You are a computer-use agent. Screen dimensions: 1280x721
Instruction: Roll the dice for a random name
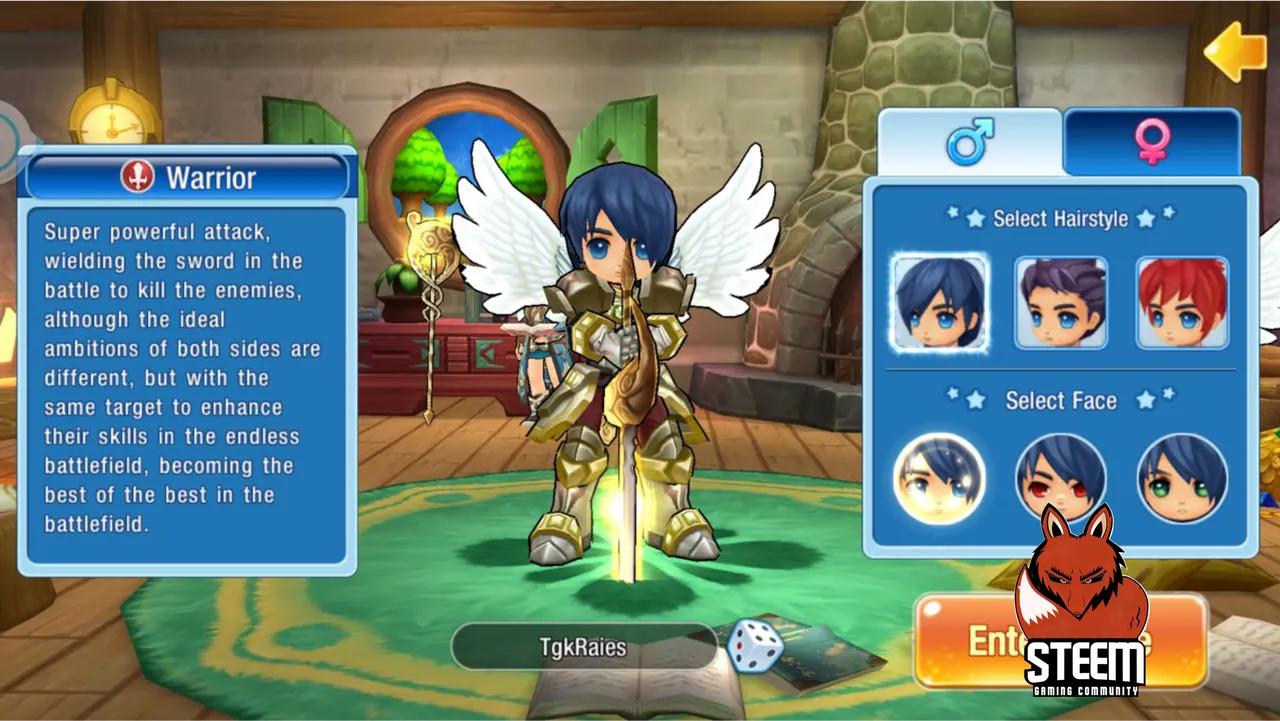click(x=754, y=645)
